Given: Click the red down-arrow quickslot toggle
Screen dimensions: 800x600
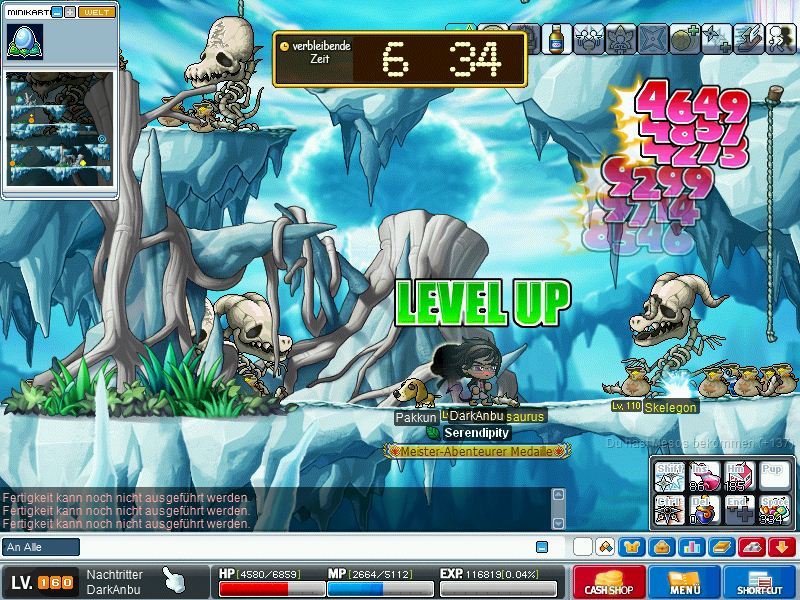Looking at the screenshot, I should click(783, 547).
